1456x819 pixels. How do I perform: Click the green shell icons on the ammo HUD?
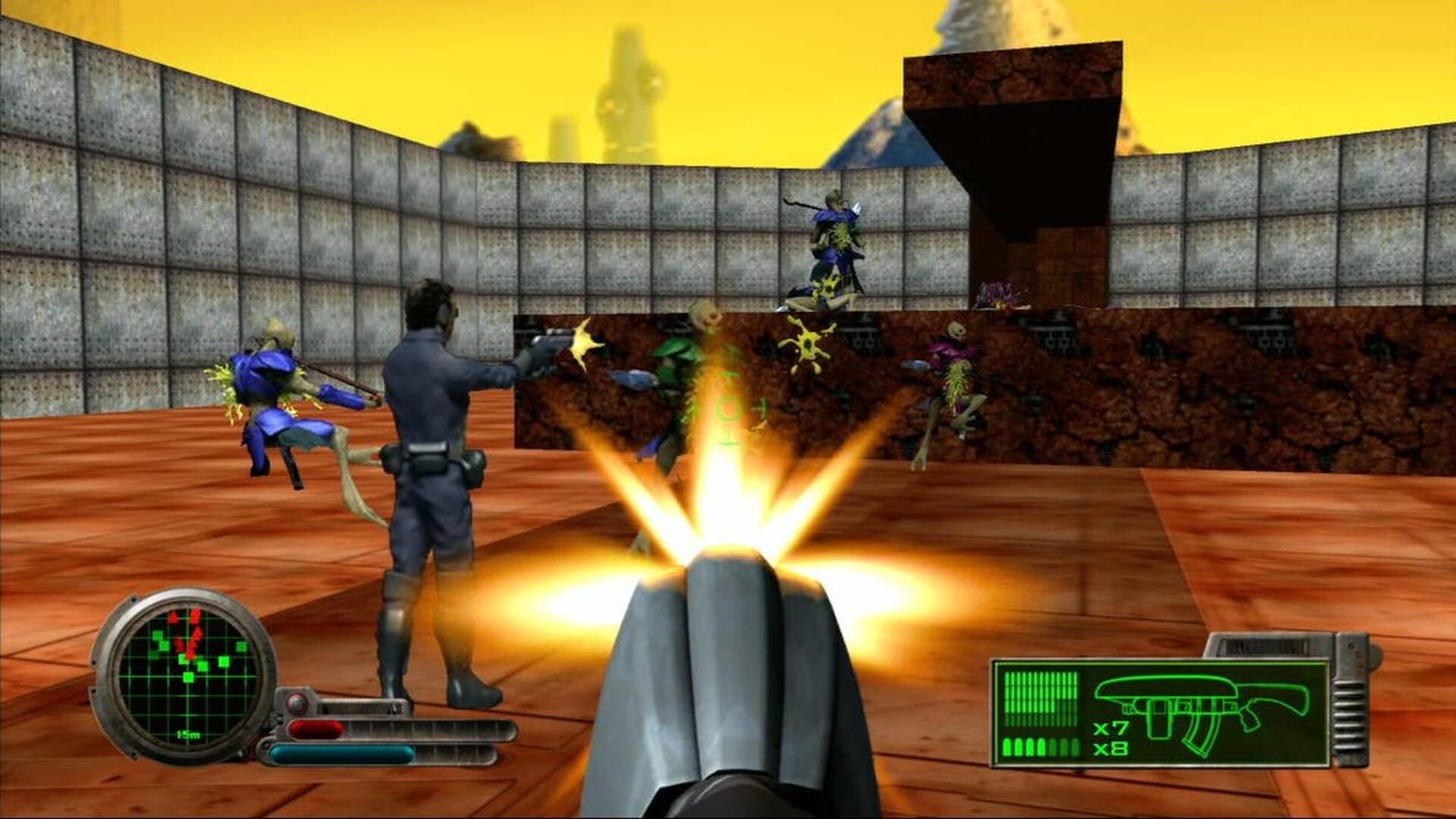pyautogui.click(x=1040, y=746)
